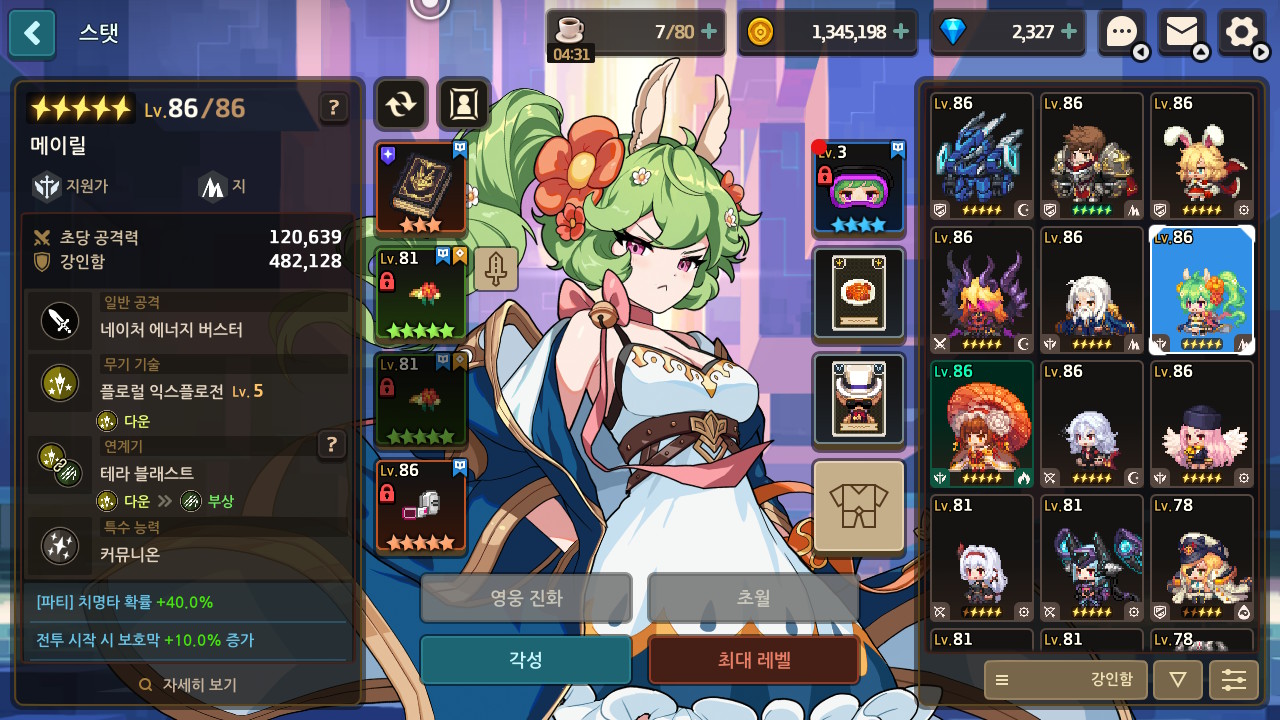Image resolution: width=1280 pixels, height=720 pixels.
Task: Go back using the arrow button
Action: coord(32,33)
